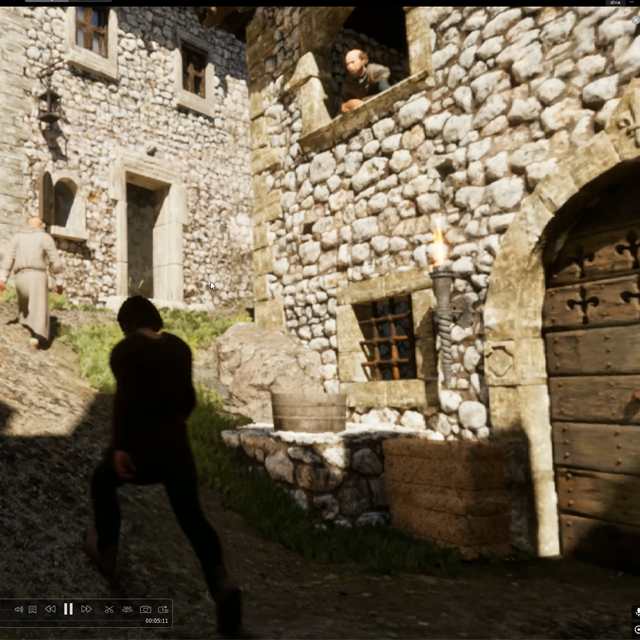Rewind the video

pyautogui.click(x=50, y=609)
